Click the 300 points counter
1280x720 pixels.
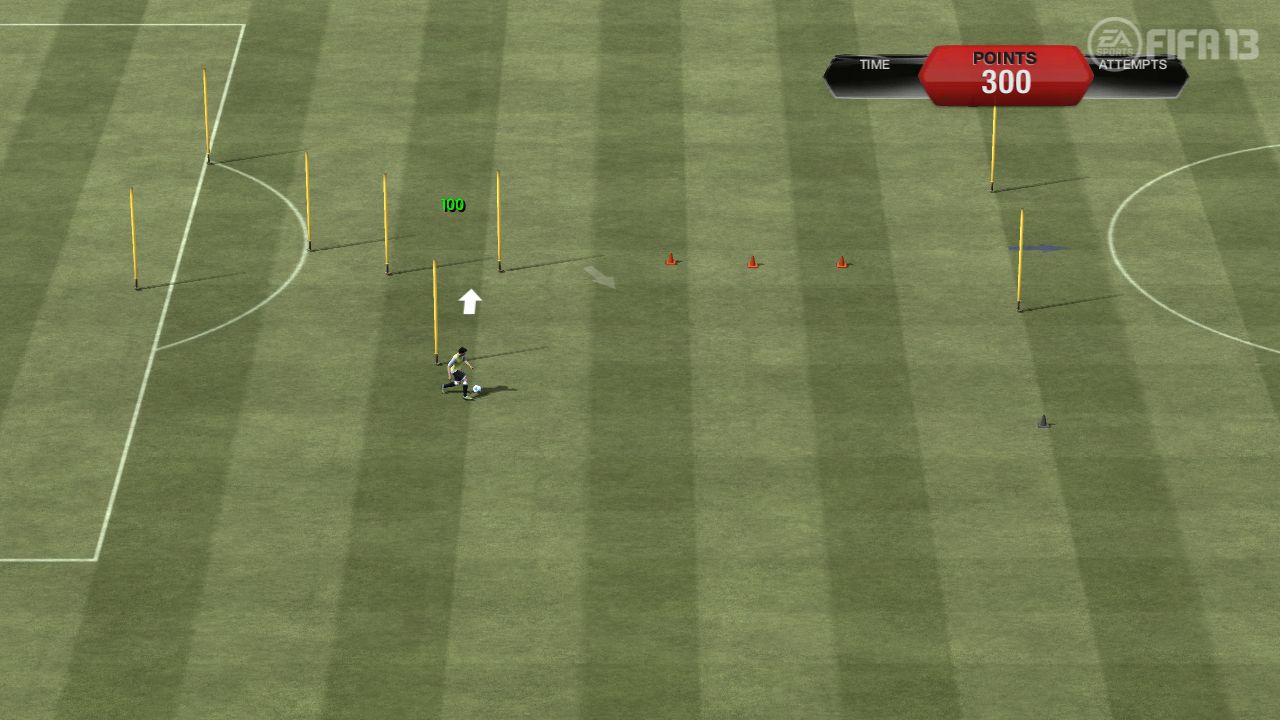1004,83
